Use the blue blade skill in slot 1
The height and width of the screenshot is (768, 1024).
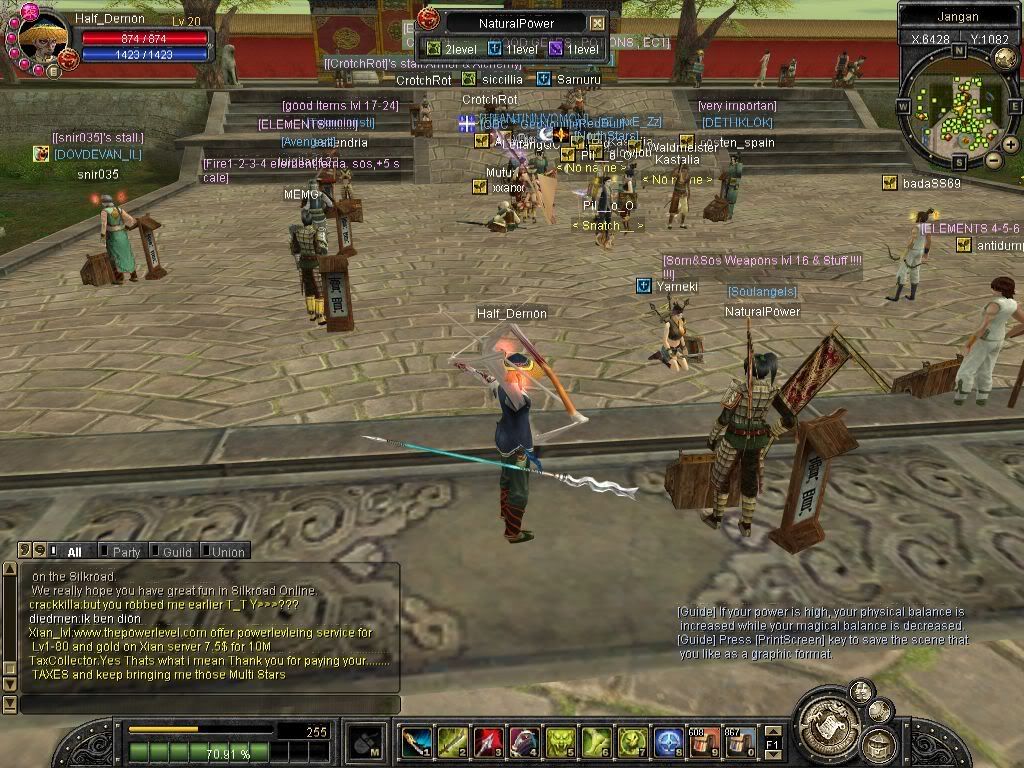click(x=417, y=742)
